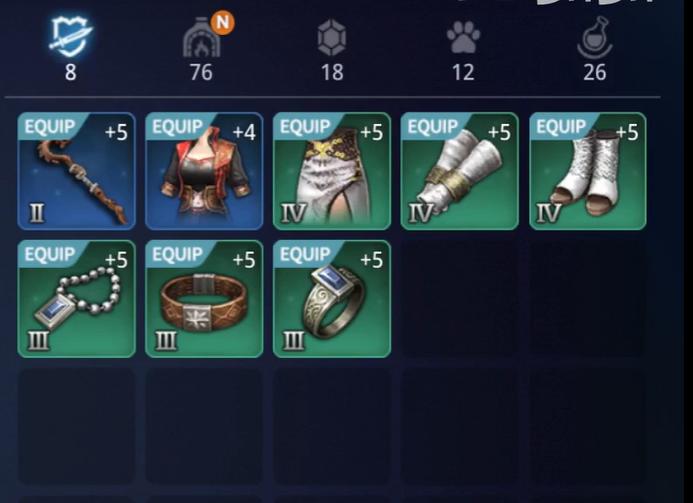This screenshot has width=693, height=503.
Task: Open the forge materials tab
Action: coord(201,40)
